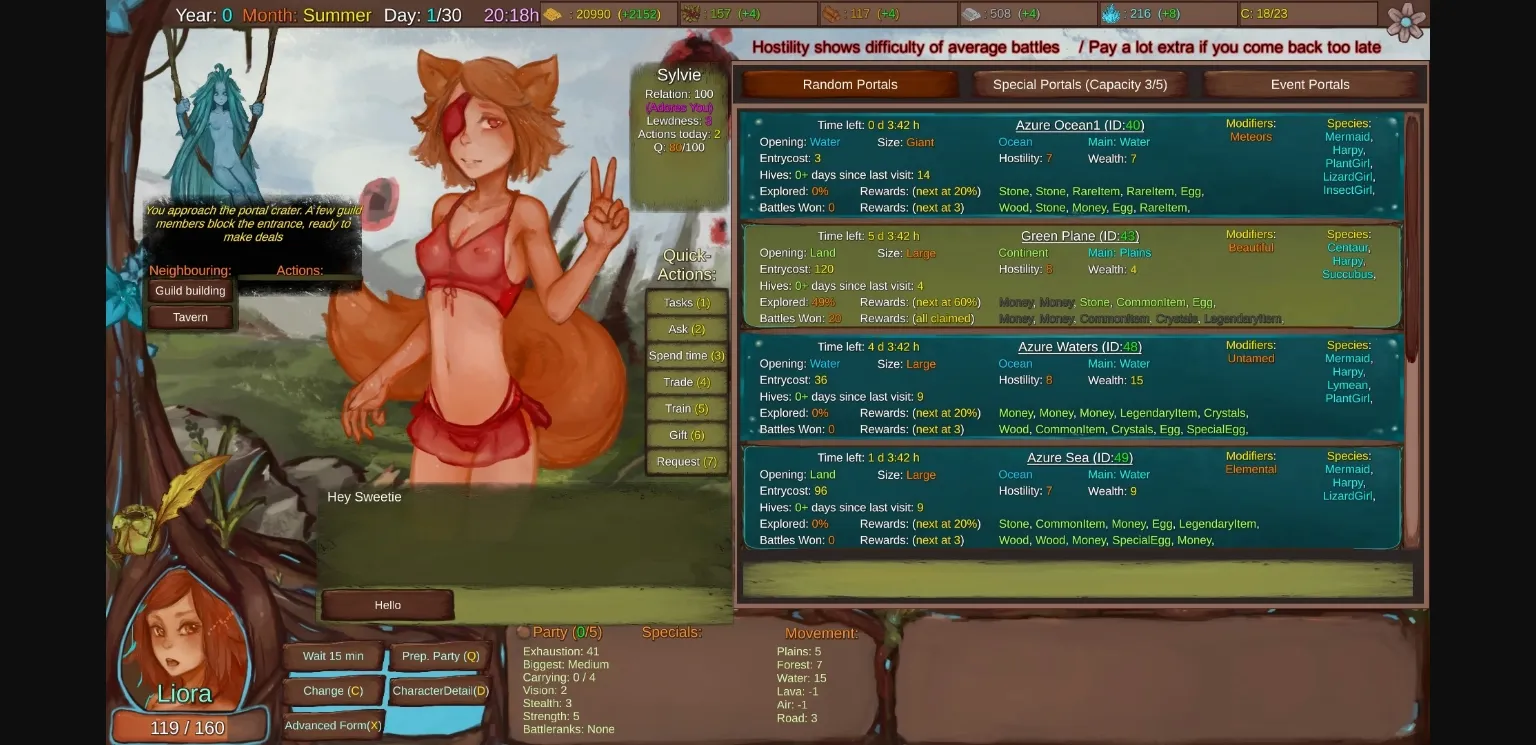Open the Azure Ocean1 (ID:40) portal link
The image size is (1536, 745).
[1079, 125]
